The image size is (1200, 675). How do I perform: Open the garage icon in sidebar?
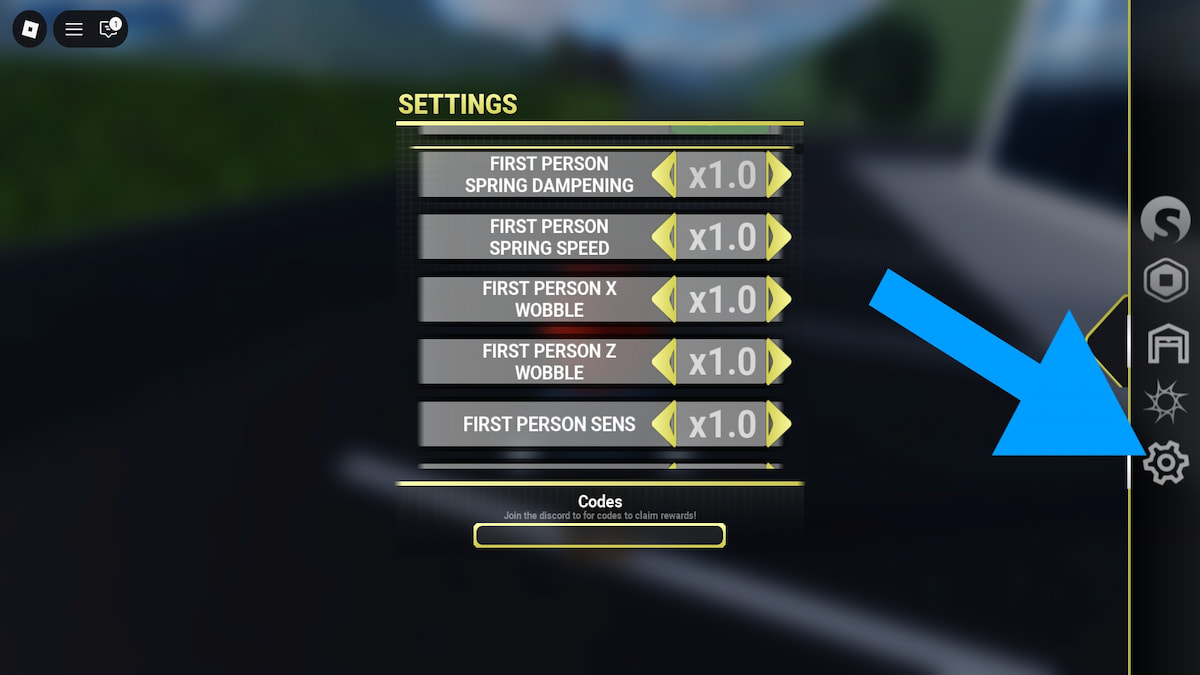click(1167, 345)
